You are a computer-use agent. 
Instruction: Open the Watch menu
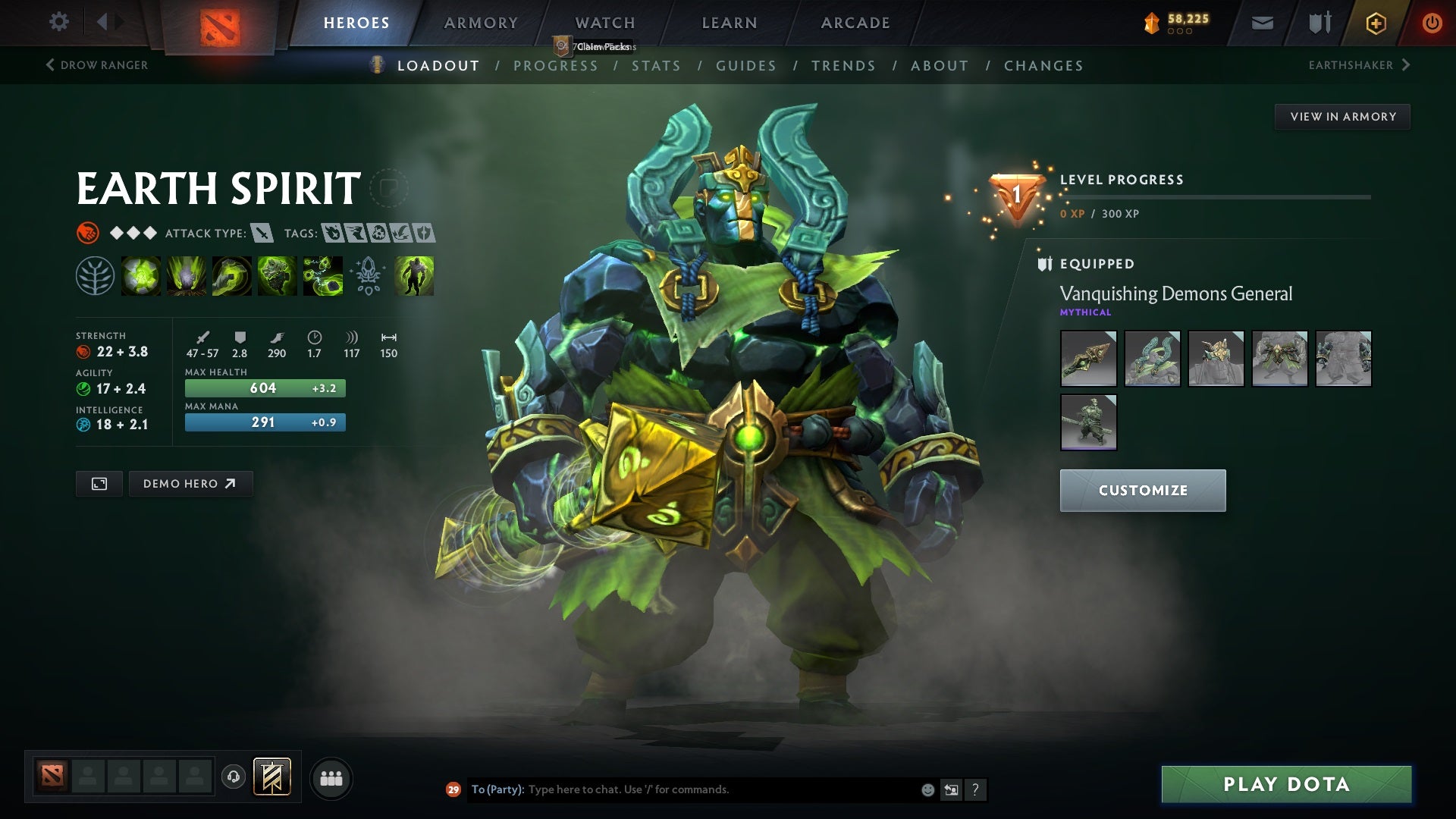(604, 23)
